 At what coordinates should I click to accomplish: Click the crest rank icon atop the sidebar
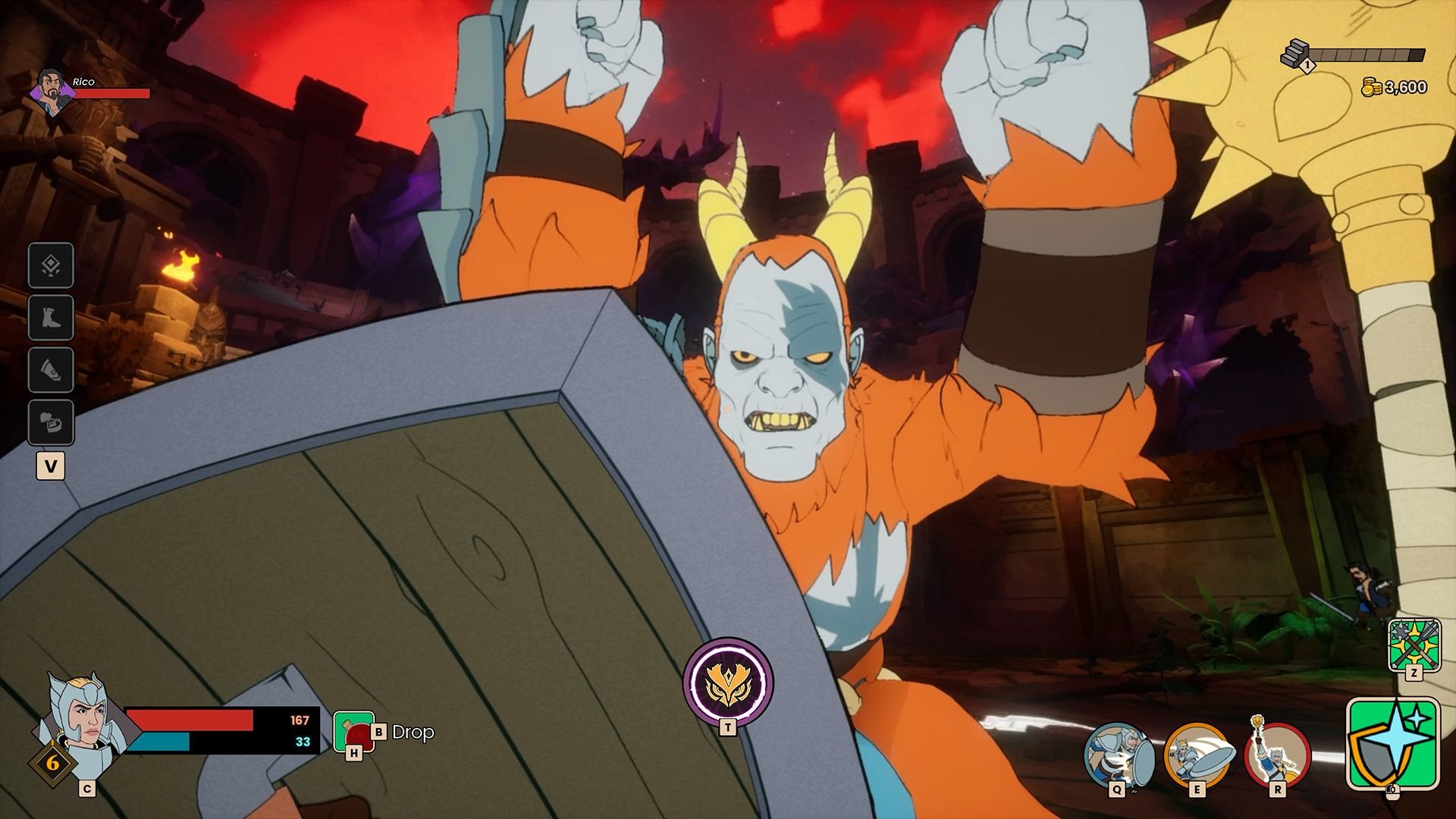point(50,267)
